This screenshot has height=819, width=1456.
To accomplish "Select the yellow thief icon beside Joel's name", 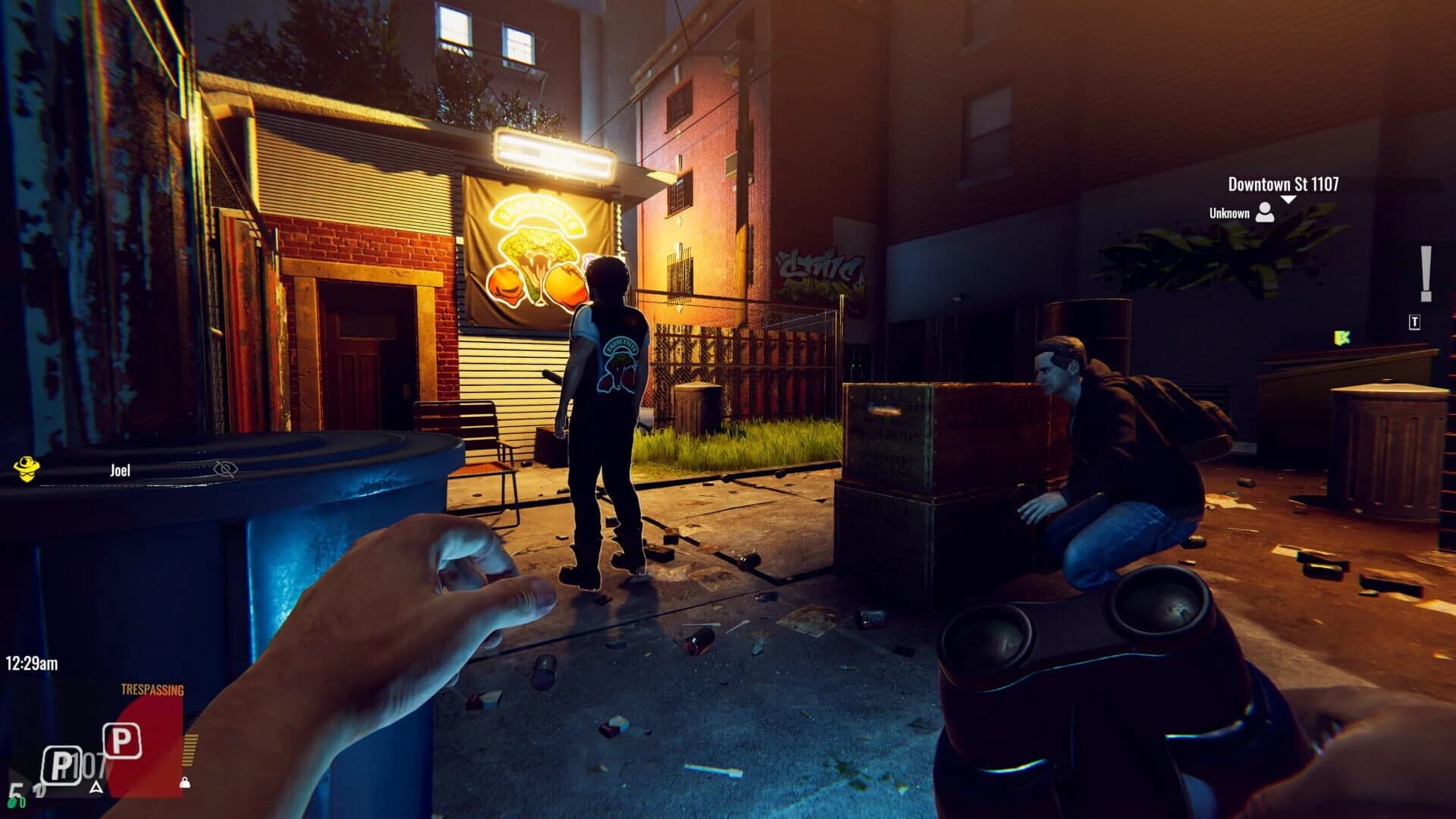I will tap(27, 469).
